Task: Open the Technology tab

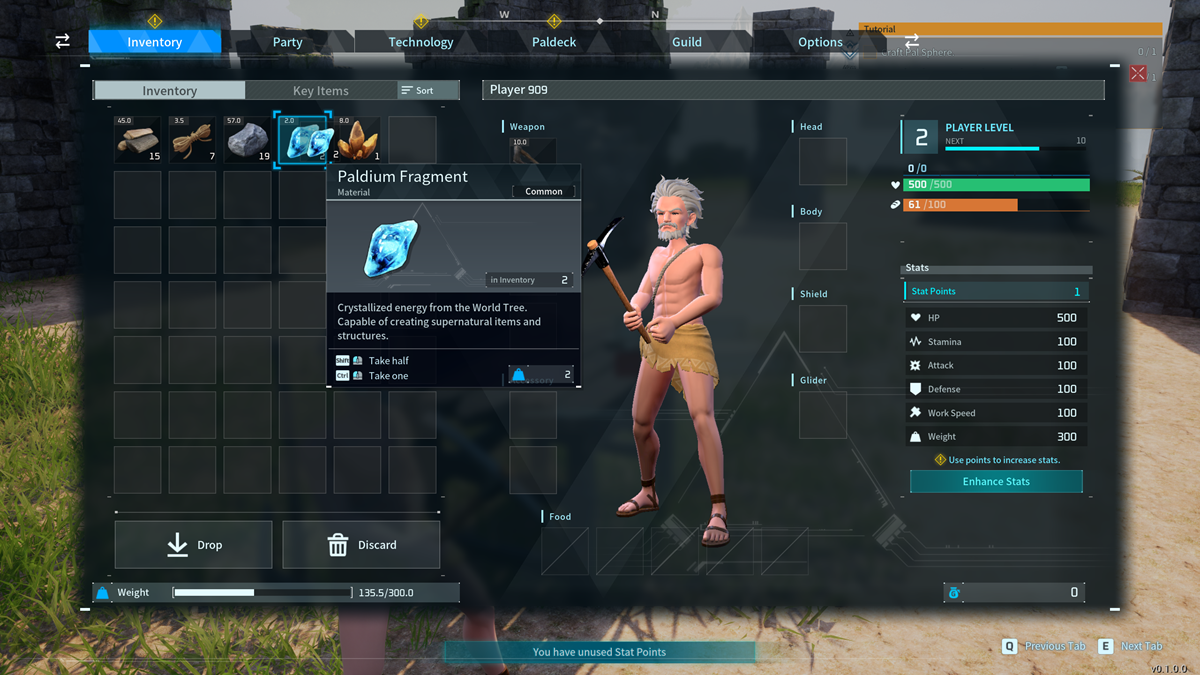Action: 420,42
